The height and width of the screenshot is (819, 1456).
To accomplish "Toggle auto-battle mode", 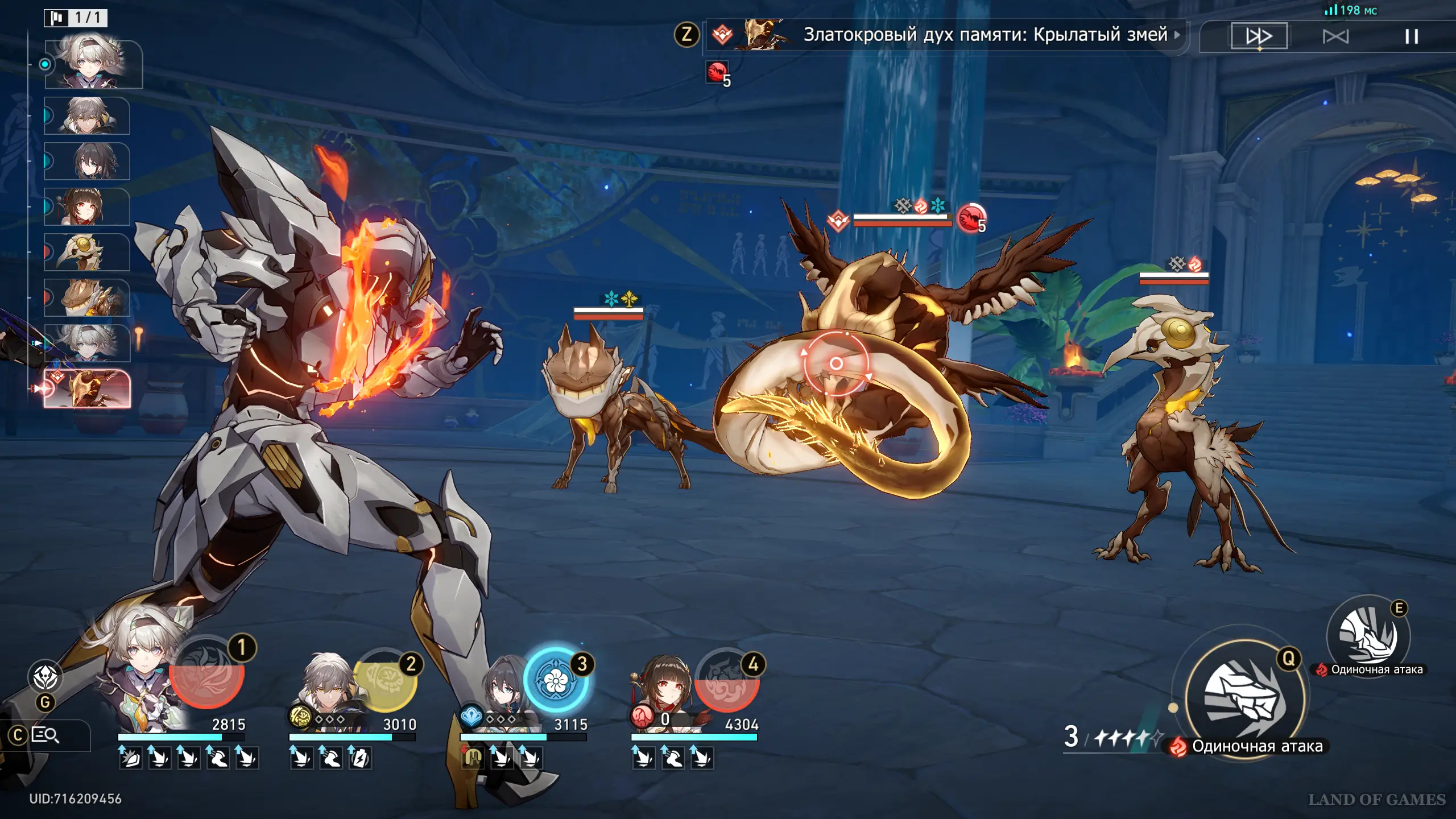I will [x=1335, y=36].
